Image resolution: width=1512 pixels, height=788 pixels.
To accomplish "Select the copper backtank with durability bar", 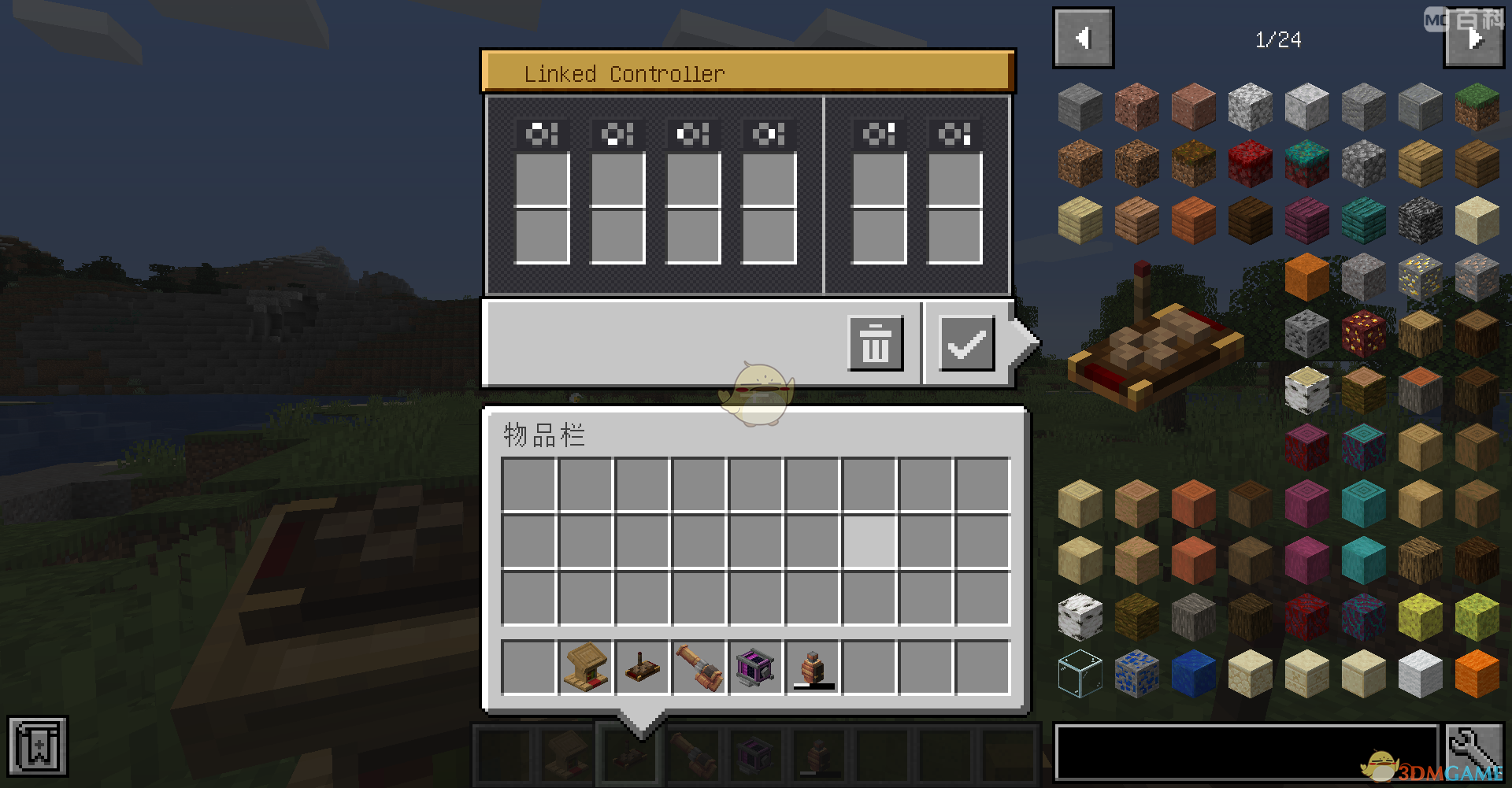I will (x=813, y=668).
